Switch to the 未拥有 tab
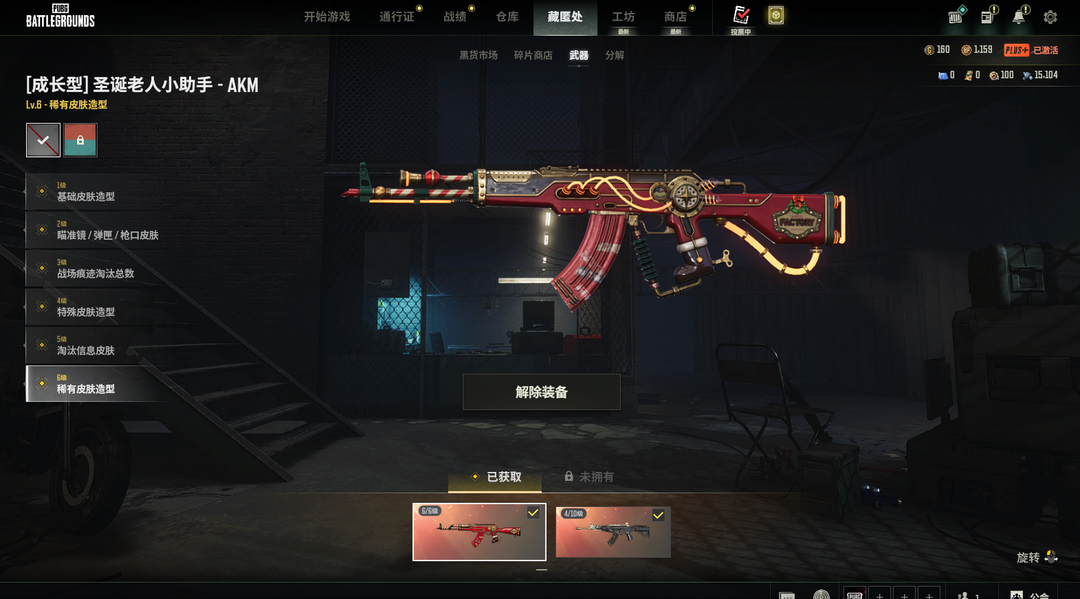Image resolution: width=1080 pixels, height=599 pixels. (589, 477)
